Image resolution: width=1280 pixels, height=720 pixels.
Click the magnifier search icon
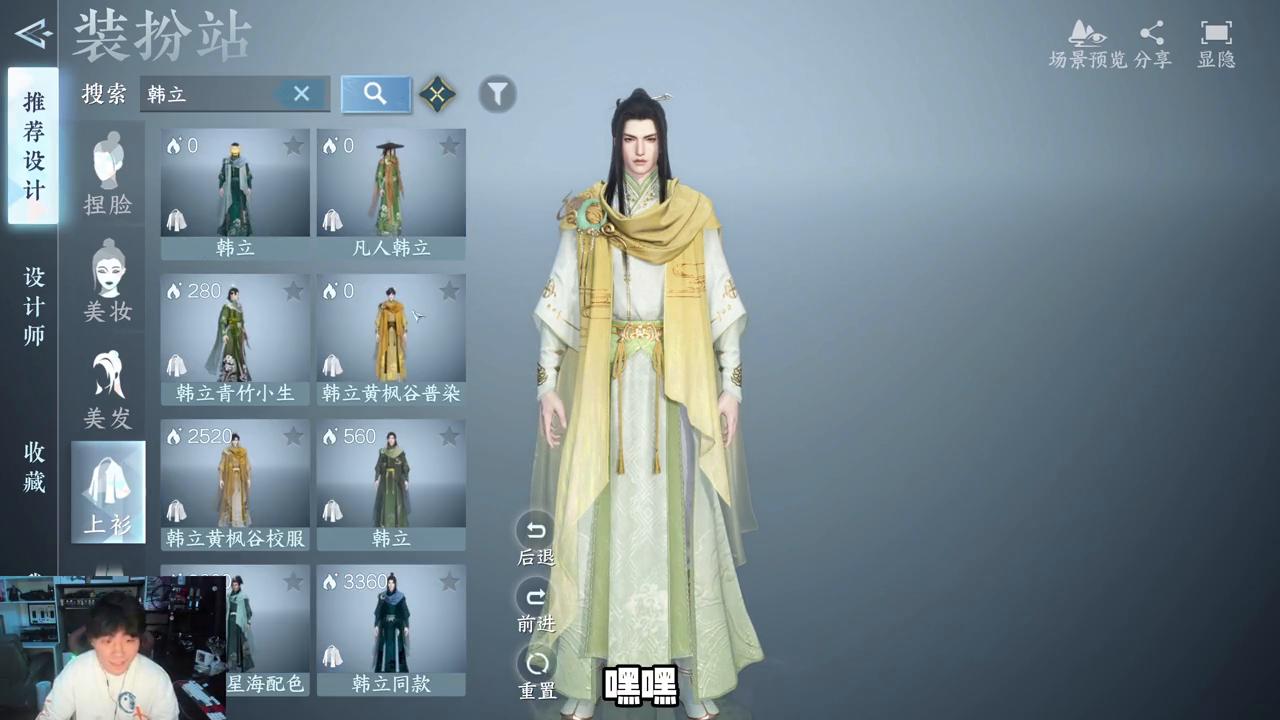pos(375,93)
